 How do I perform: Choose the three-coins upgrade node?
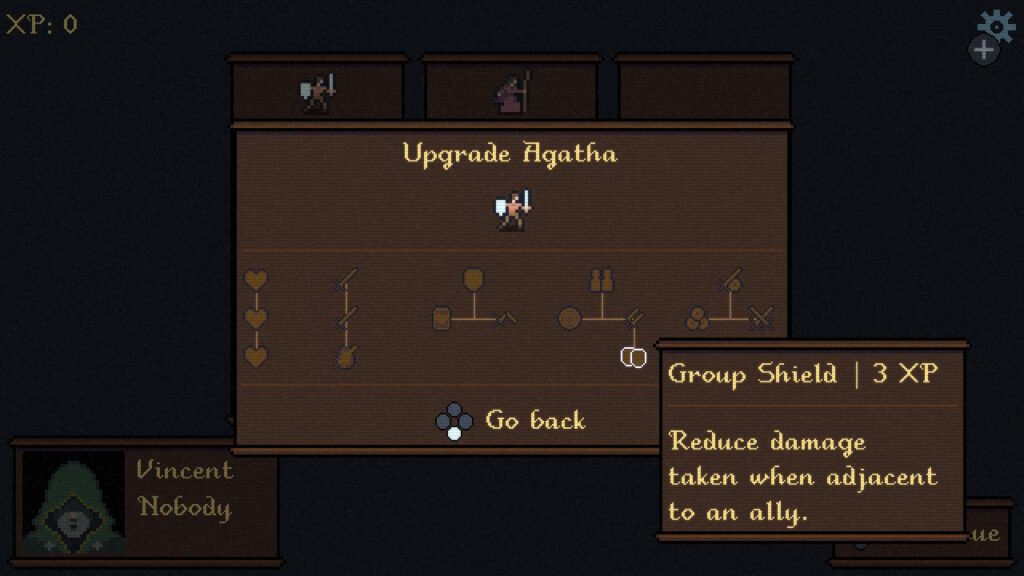tap(698, 319)
